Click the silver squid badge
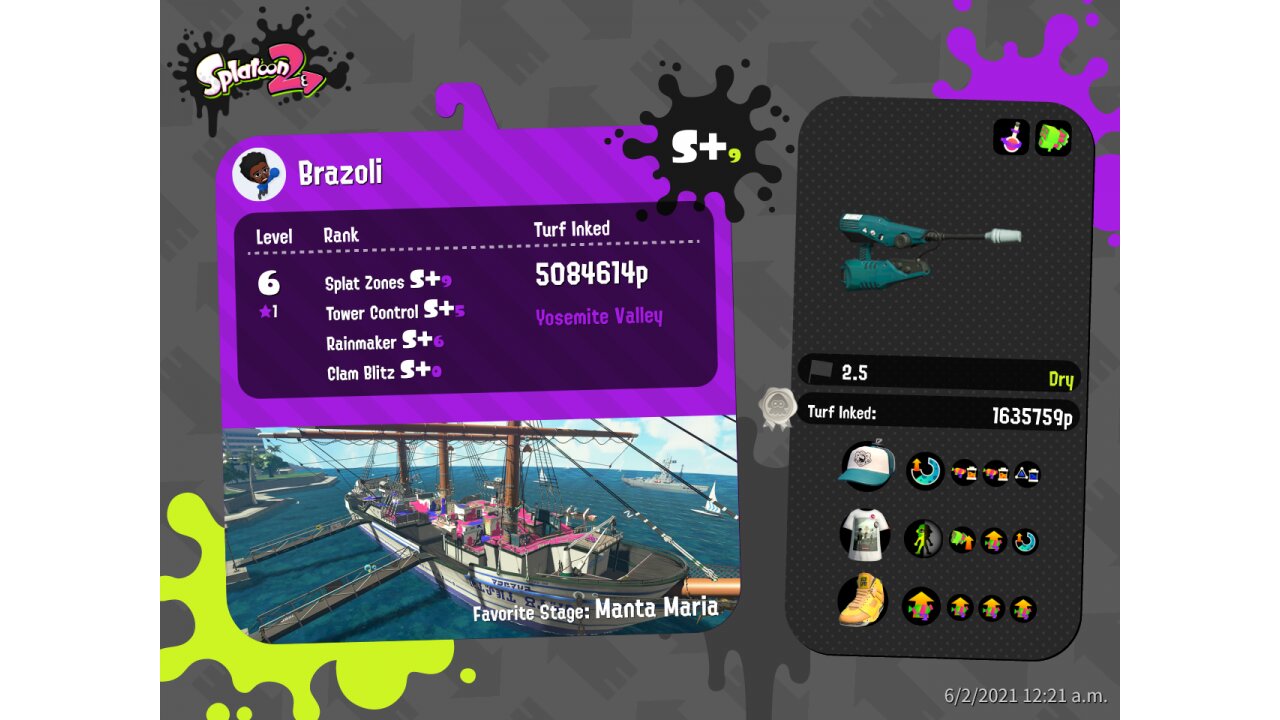Screen dimensions: 1280x720 (777, 407)
